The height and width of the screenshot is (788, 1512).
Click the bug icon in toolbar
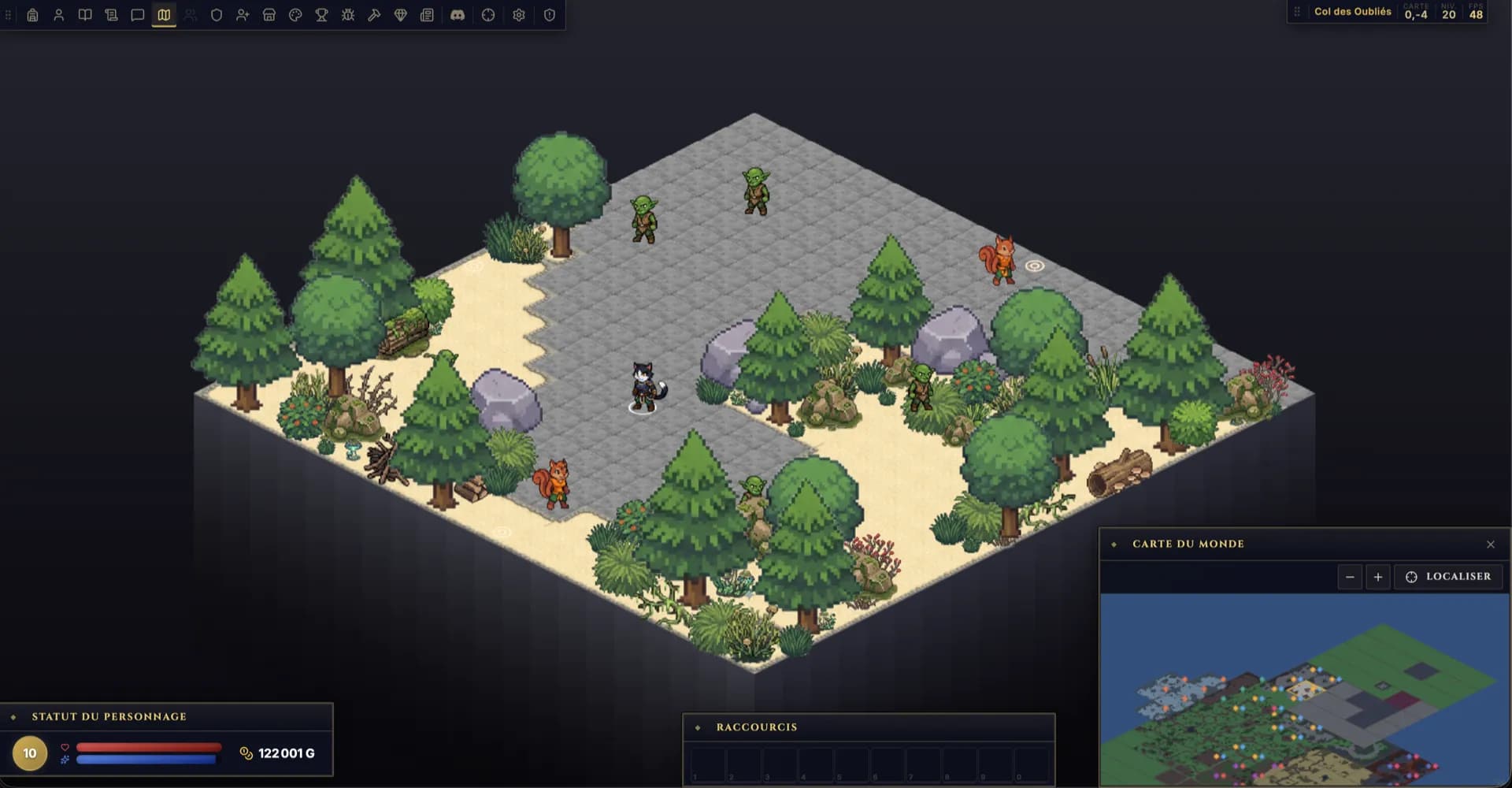348,15
